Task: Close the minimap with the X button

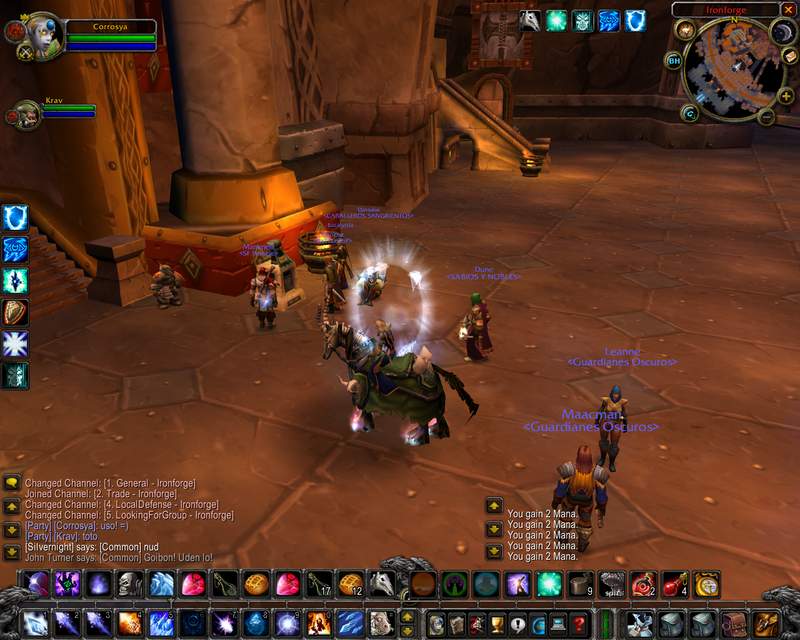Action: pos(790,10)
